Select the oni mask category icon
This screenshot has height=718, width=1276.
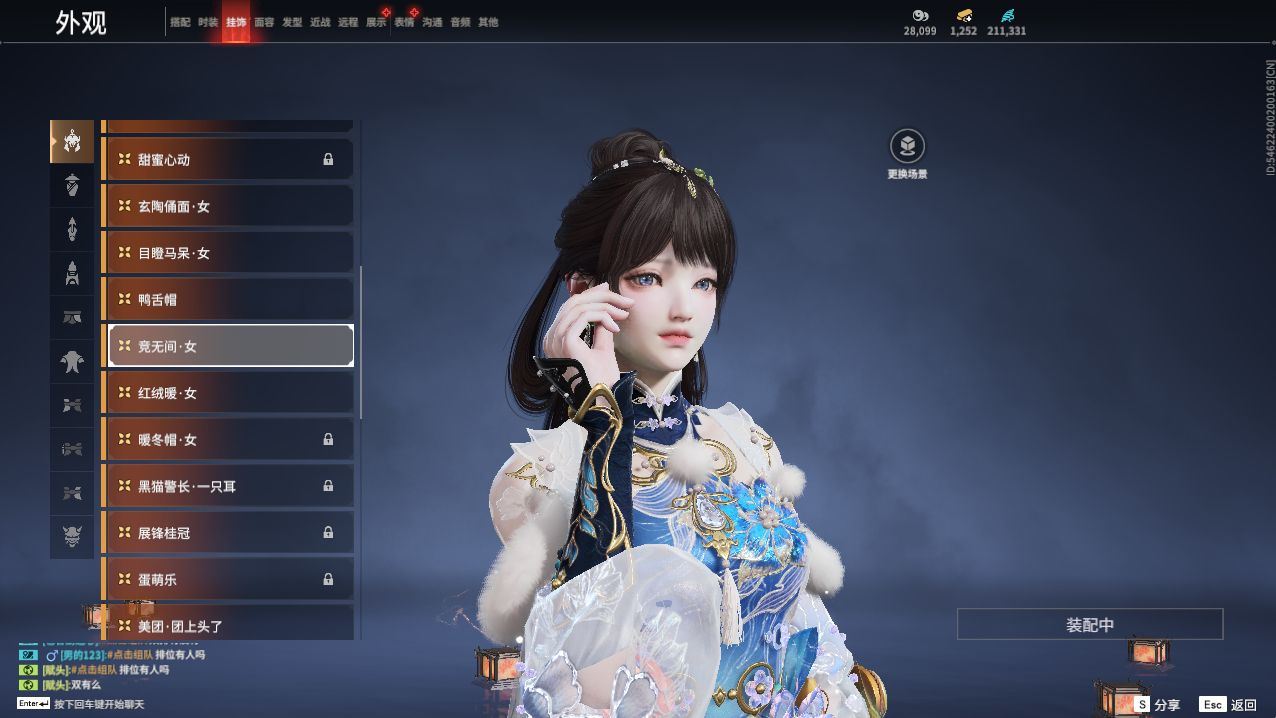pyautogui.click(x=72, y=537)
